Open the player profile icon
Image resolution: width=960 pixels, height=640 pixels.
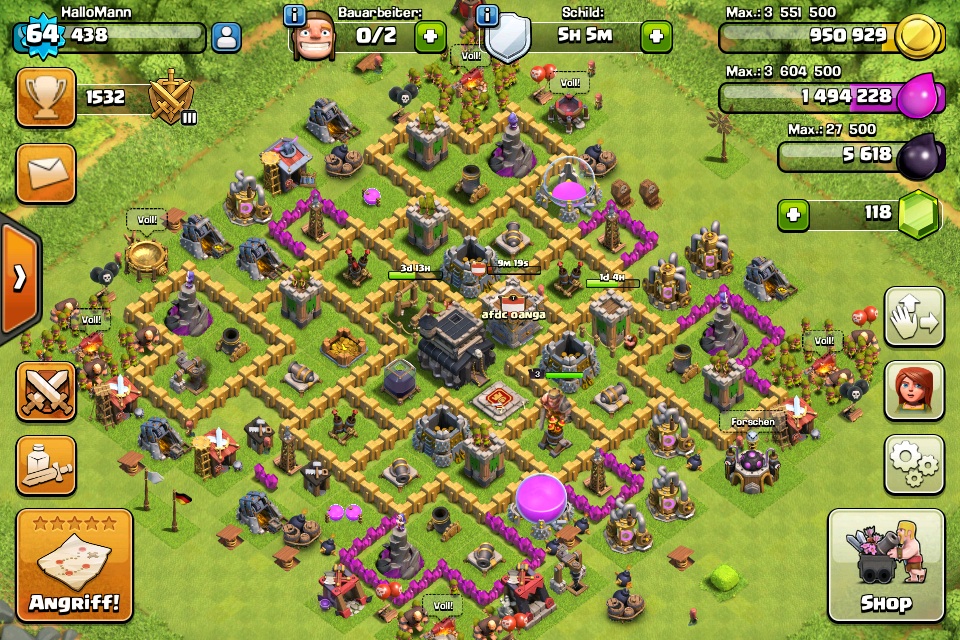click(227, 38)
